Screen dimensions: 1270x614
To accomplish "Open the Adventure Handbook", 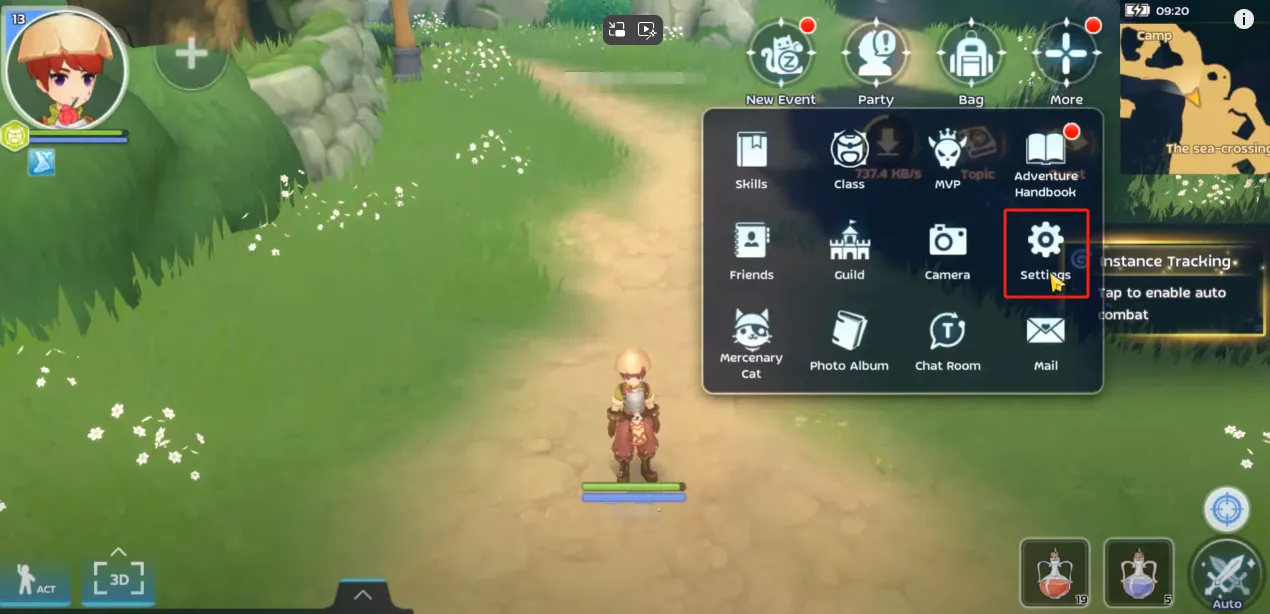I will click(1045, 160).
